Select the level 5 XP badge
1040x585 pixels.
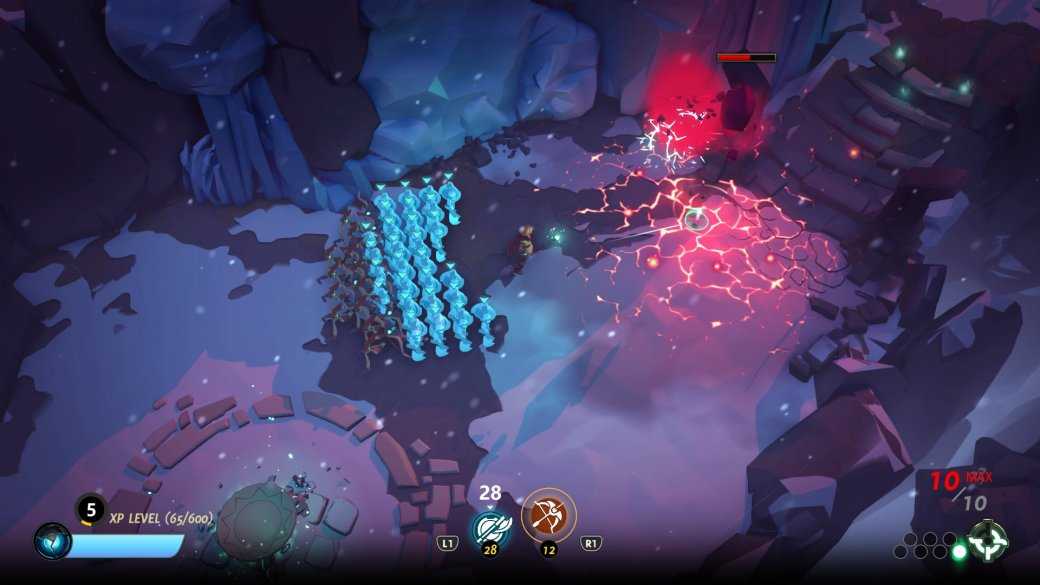tap(90, 509)
